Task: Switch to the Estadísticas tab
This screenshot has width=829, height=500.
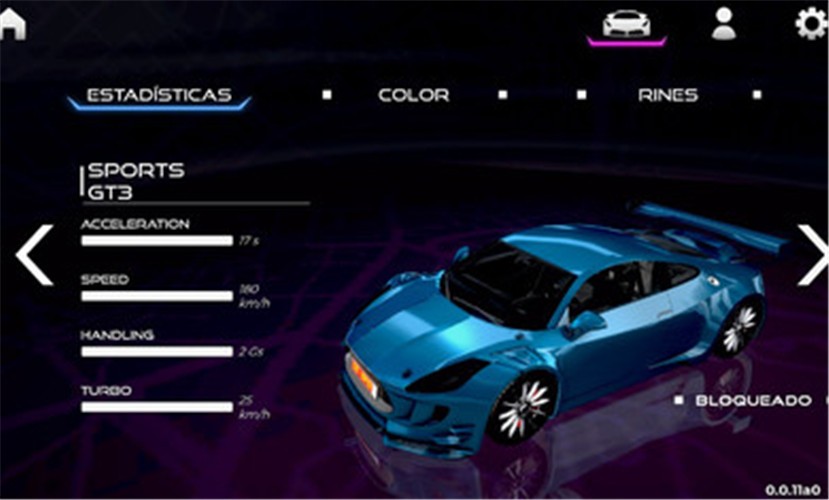Action: tap(159, 96)
